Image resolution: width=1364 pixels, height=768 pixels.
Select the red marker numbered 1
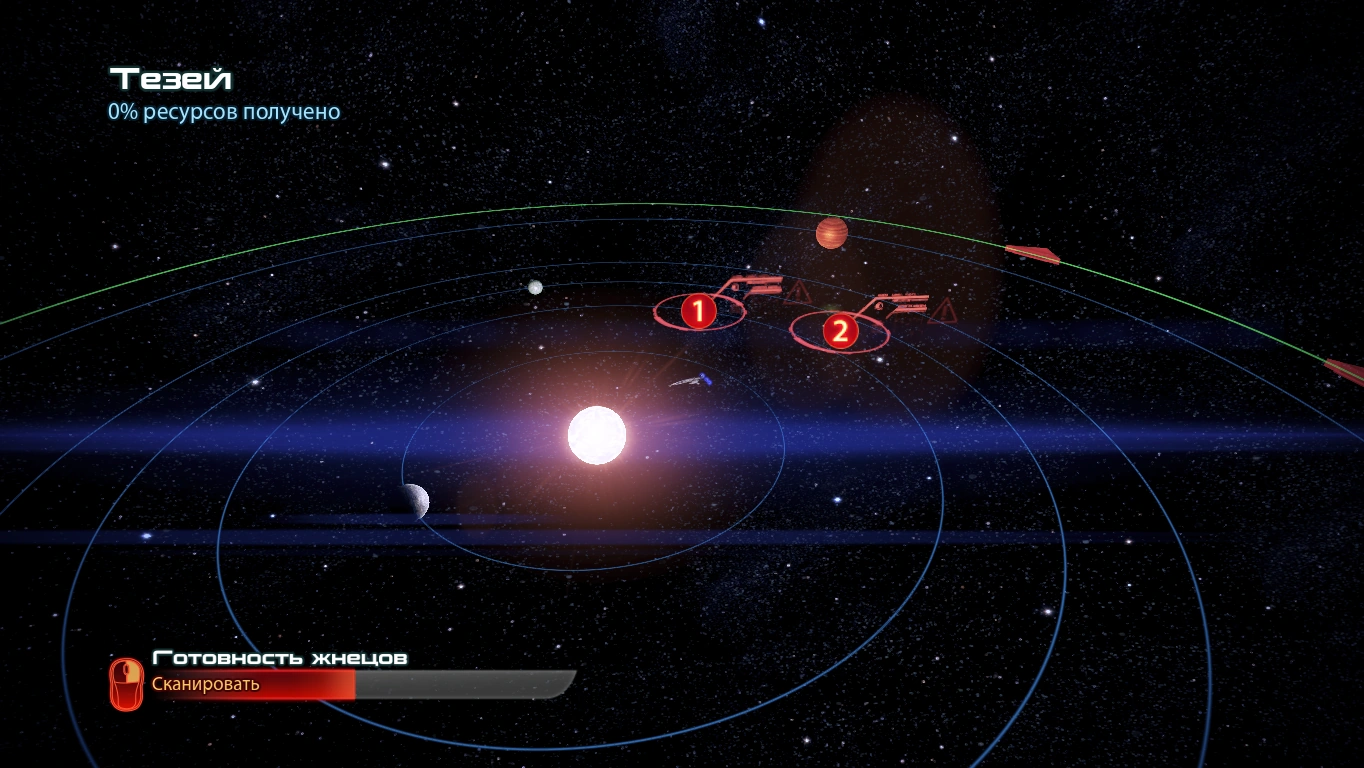[x=698, y=311]
